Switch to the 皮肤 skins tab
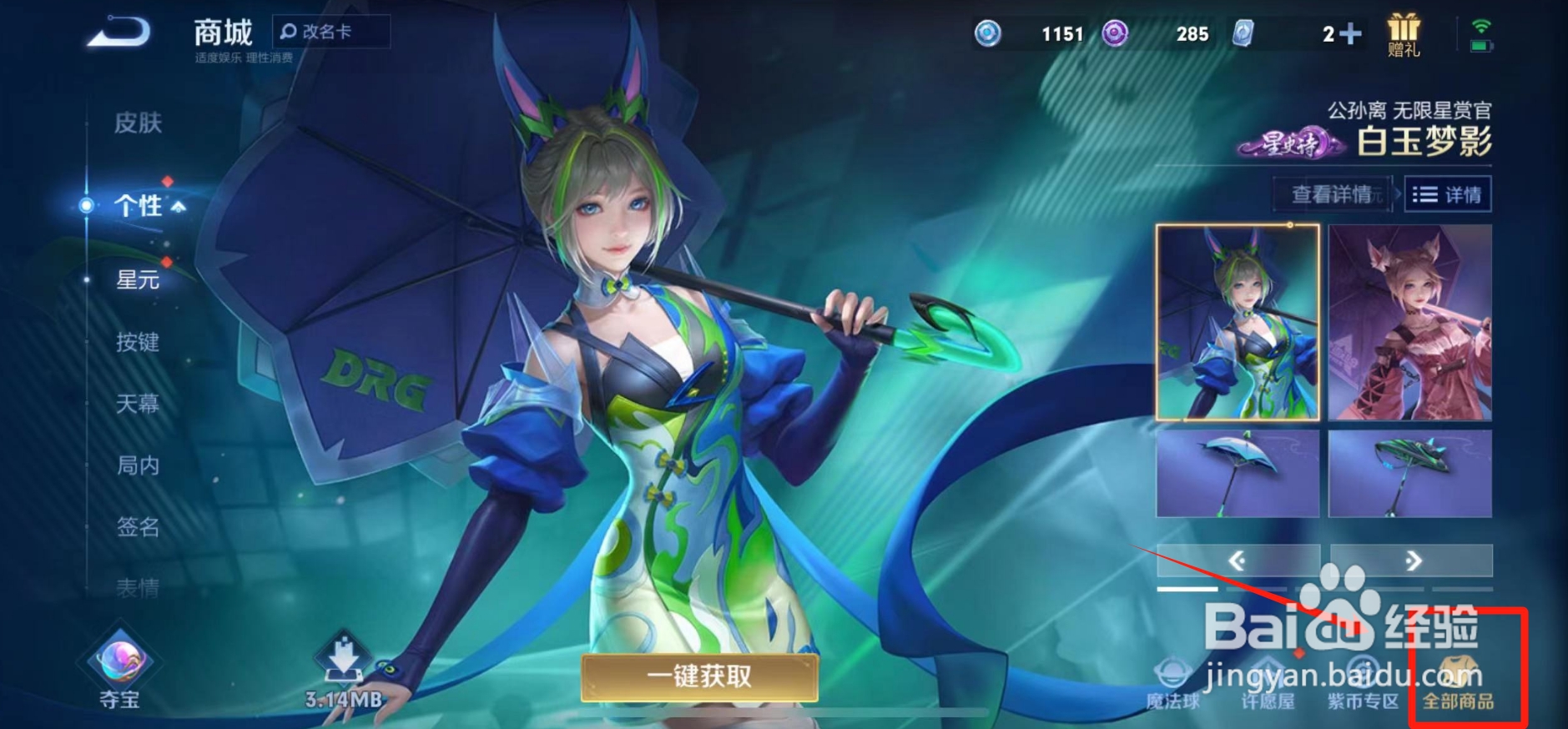 pos(138,123)
